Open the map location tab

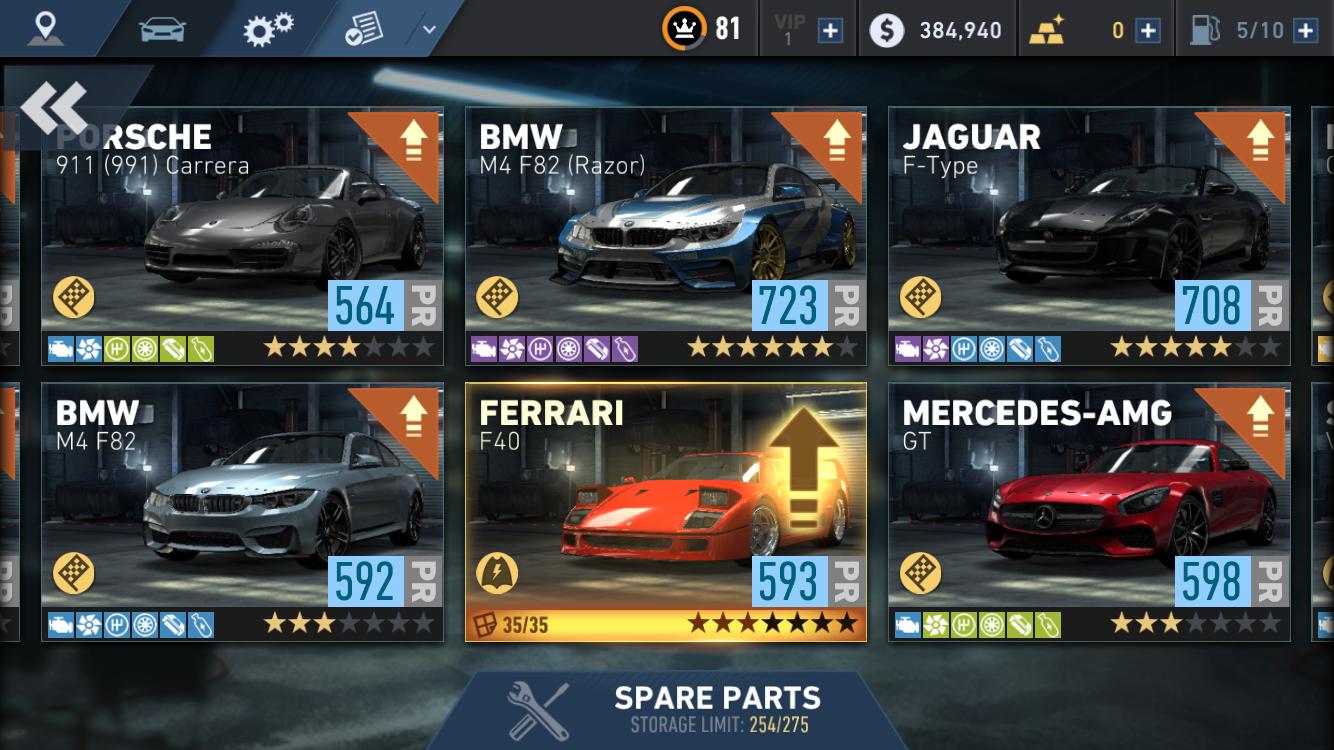[45, 28]
